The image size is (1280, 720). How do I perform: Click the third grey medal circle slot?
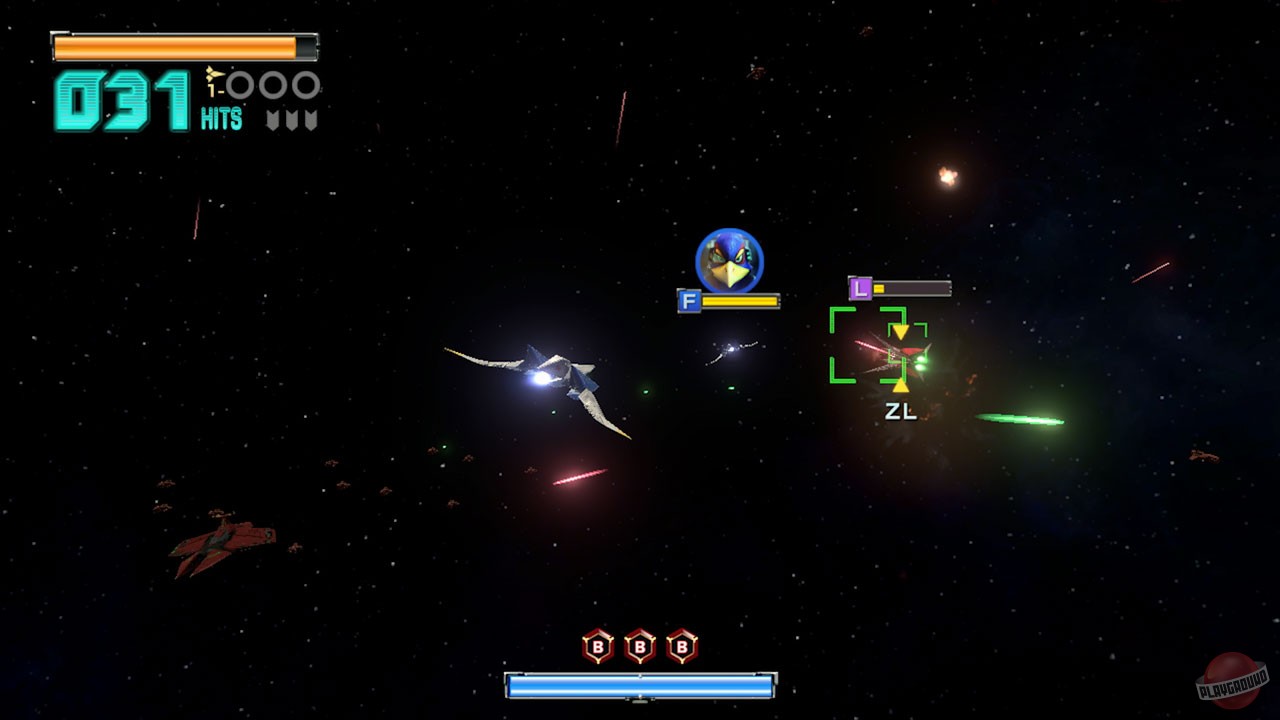coord(307,84)
